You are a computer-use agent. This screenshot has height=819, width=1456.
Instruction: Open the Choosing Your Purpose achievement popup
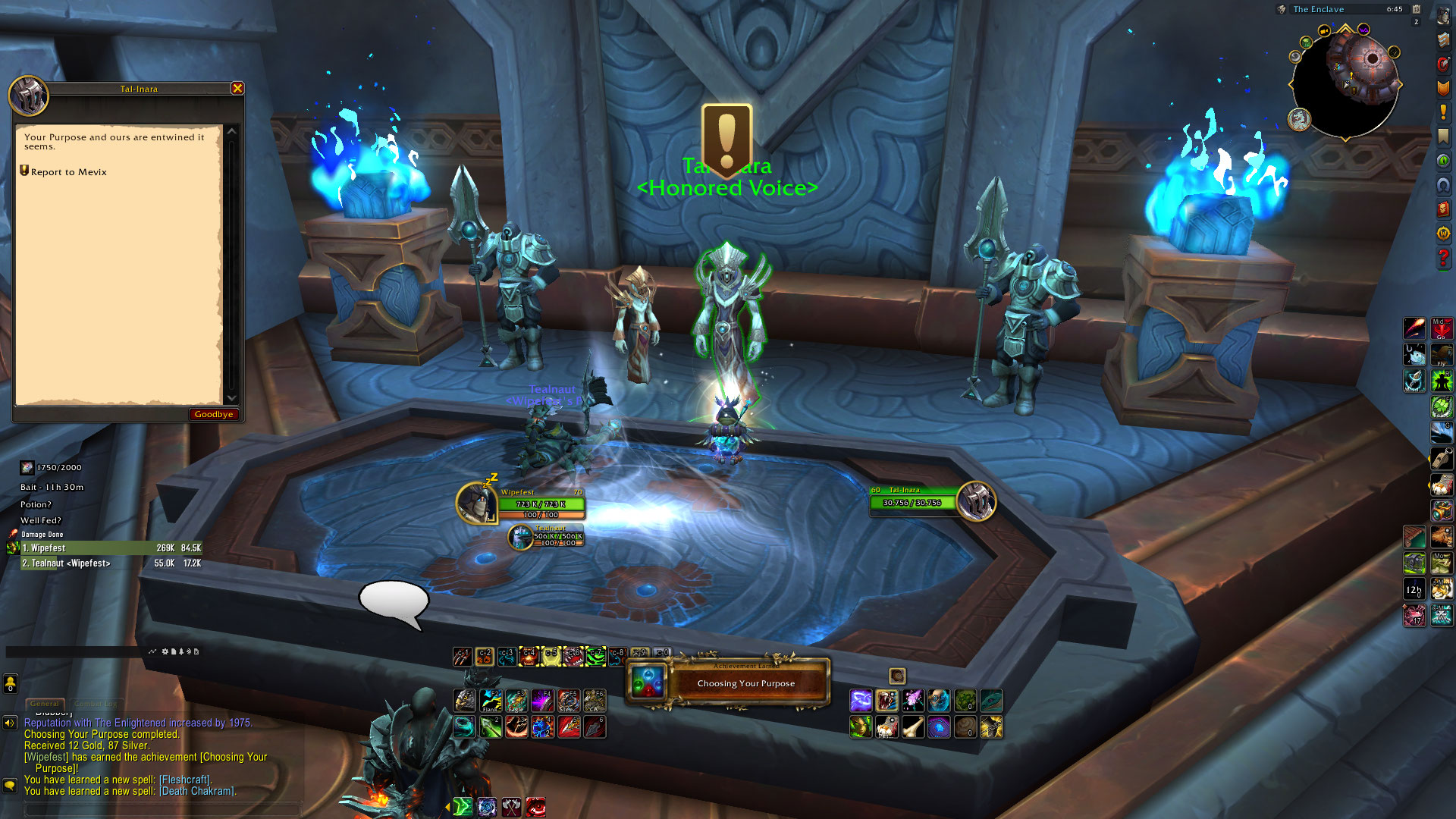pyautogui.click(x=728, y=682)
